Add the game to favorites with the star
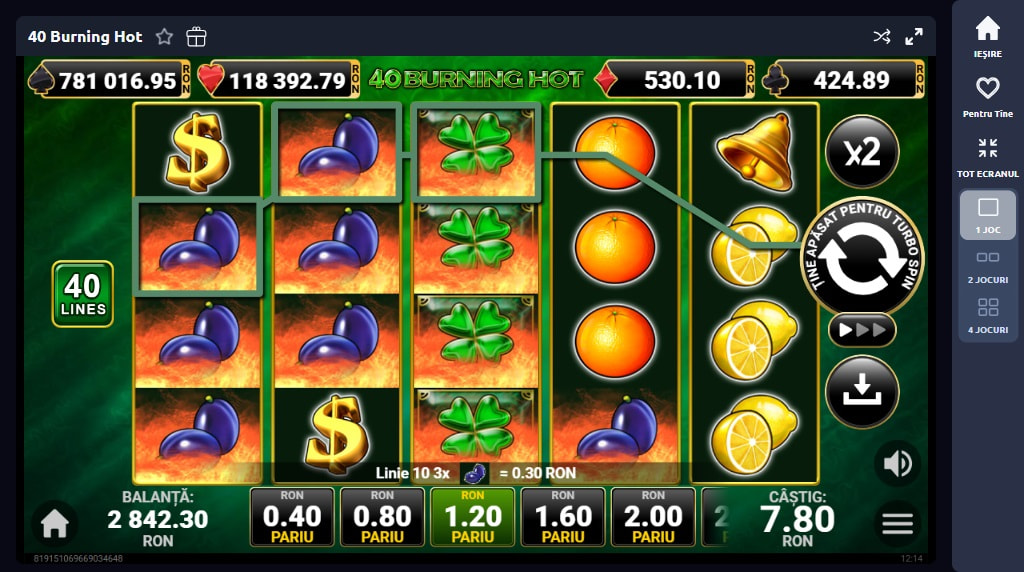 (164, 37)
